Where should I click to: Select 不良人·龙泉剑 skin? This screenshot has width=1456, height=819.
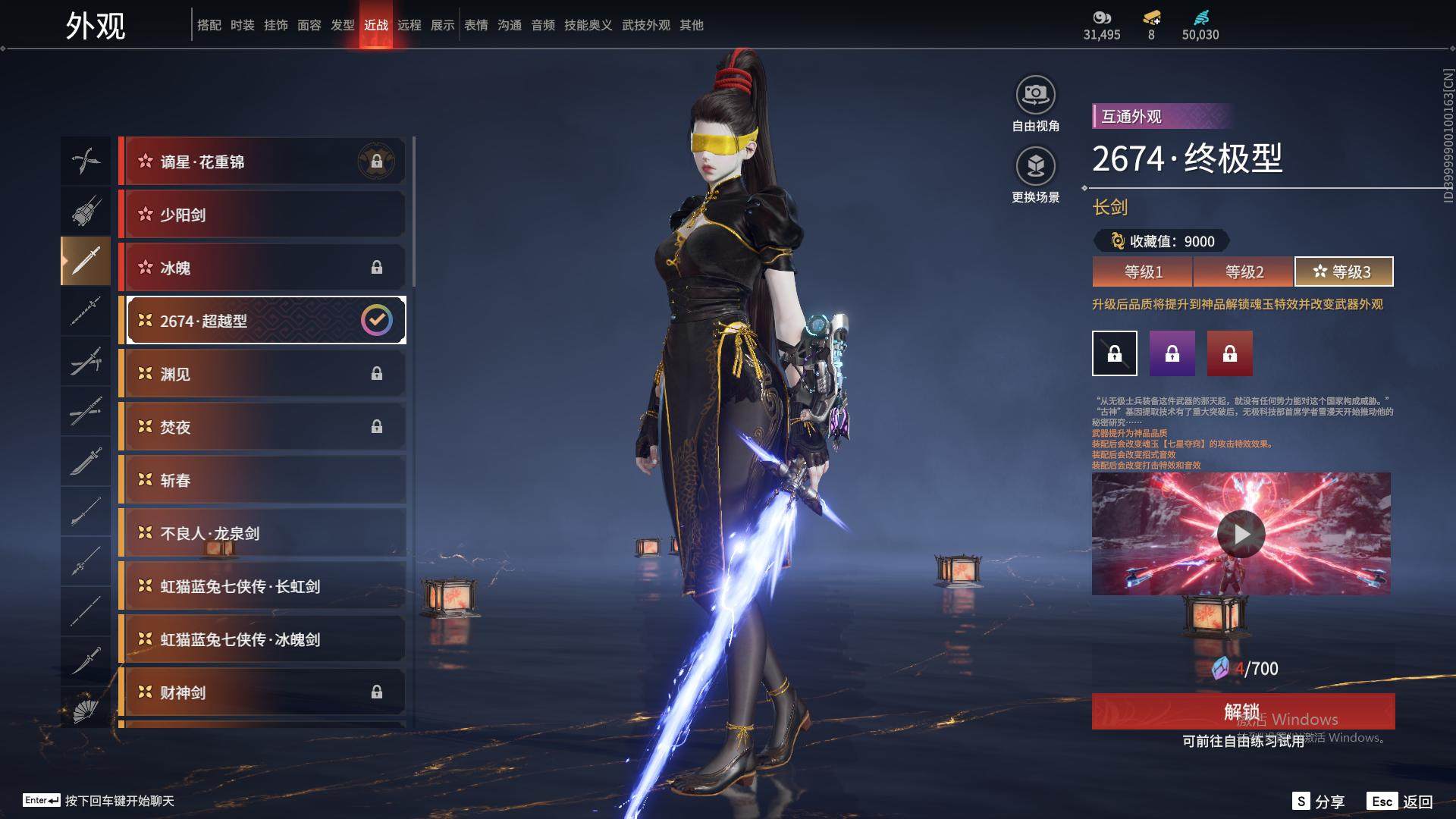262,533
